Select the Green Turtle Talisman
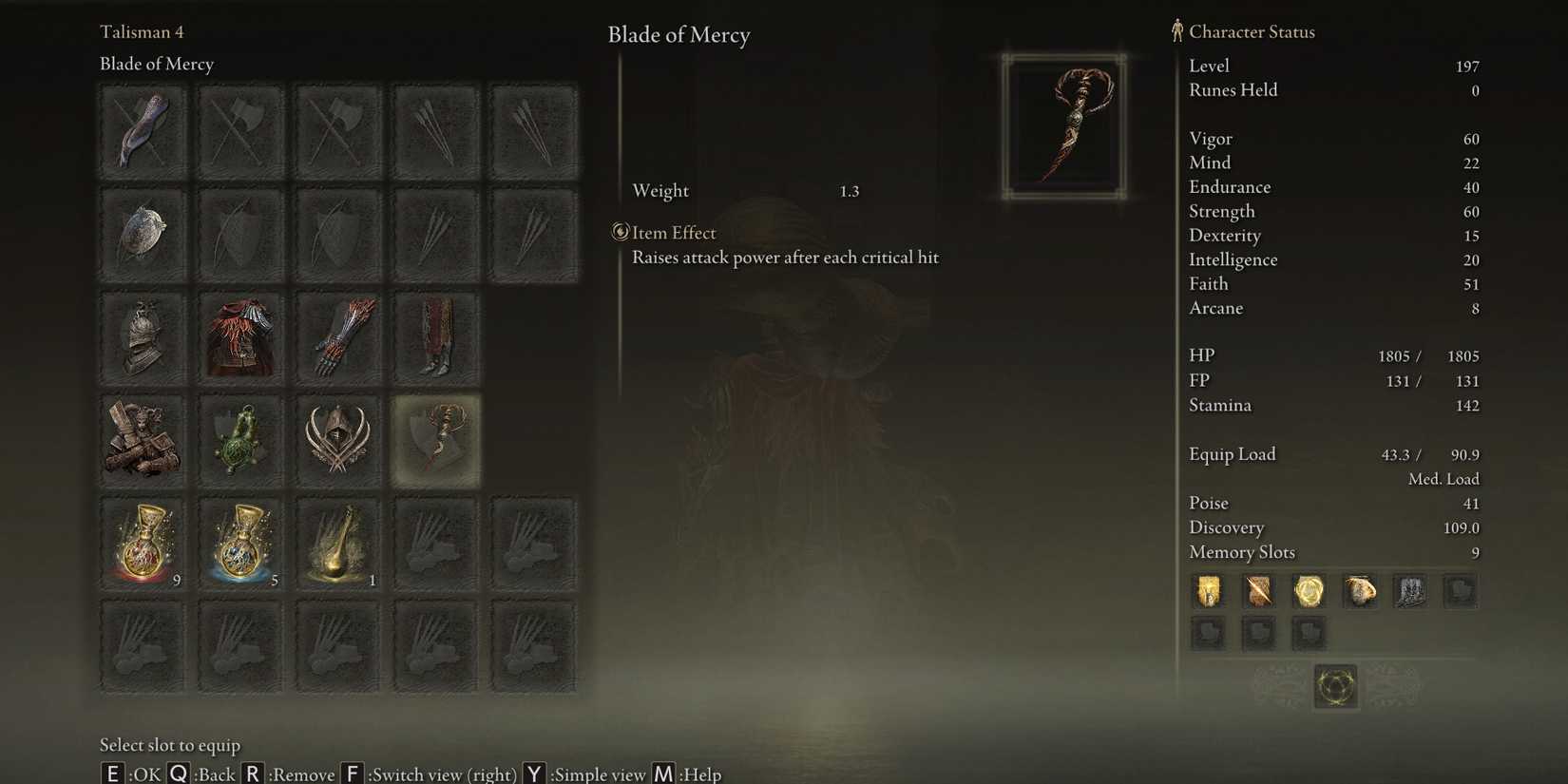This screenshot has width=1568, height=784. point(240,440)
